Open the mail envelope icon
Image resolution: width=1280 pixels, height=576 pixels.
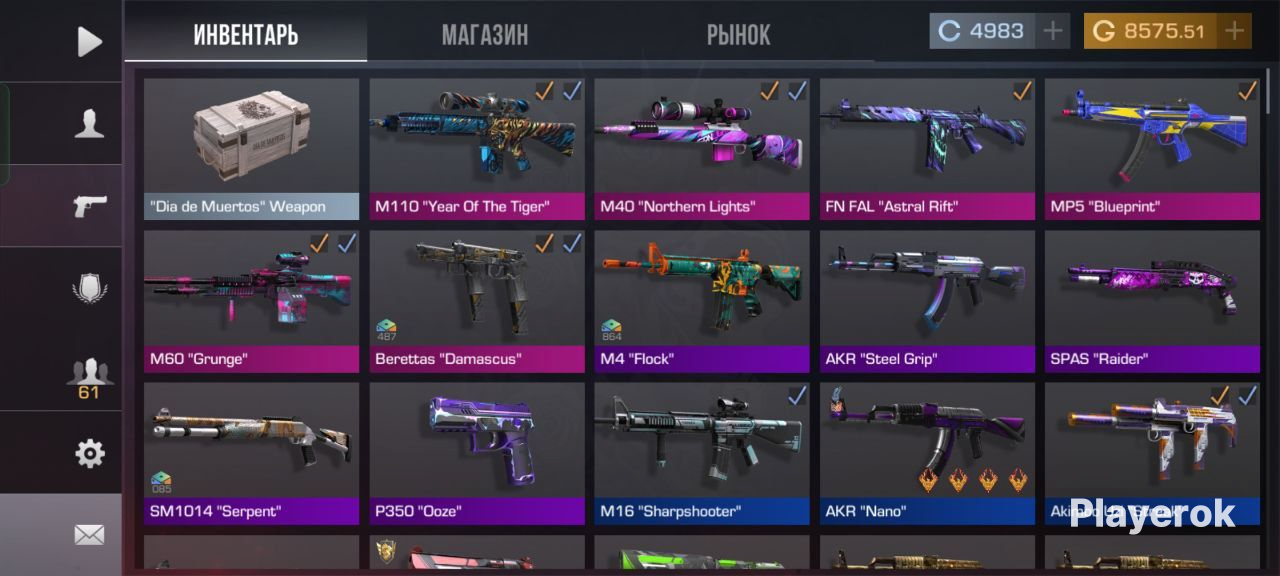[89, 536]
